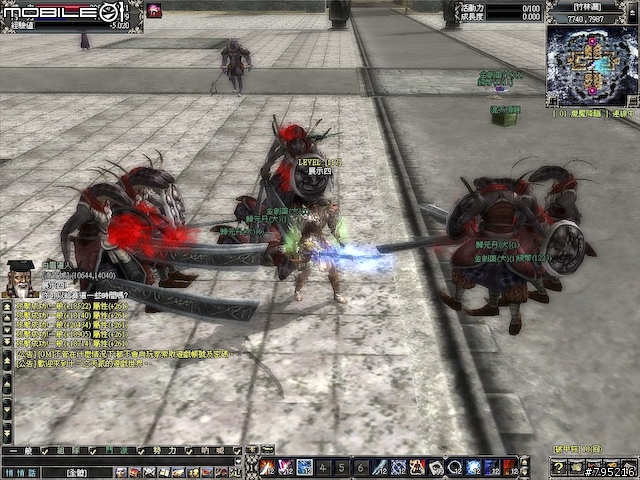
Task: Click the minimap of the bamboo area
Action: click(x=591, y=66)
